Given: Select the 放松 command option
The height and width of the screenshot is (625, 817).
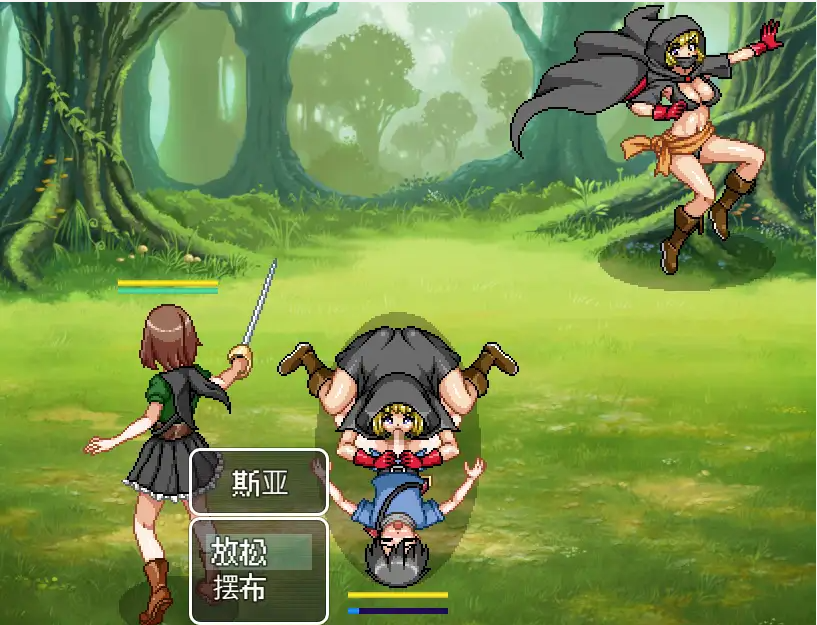Looking at the screenshot, I should pos(258,552).
